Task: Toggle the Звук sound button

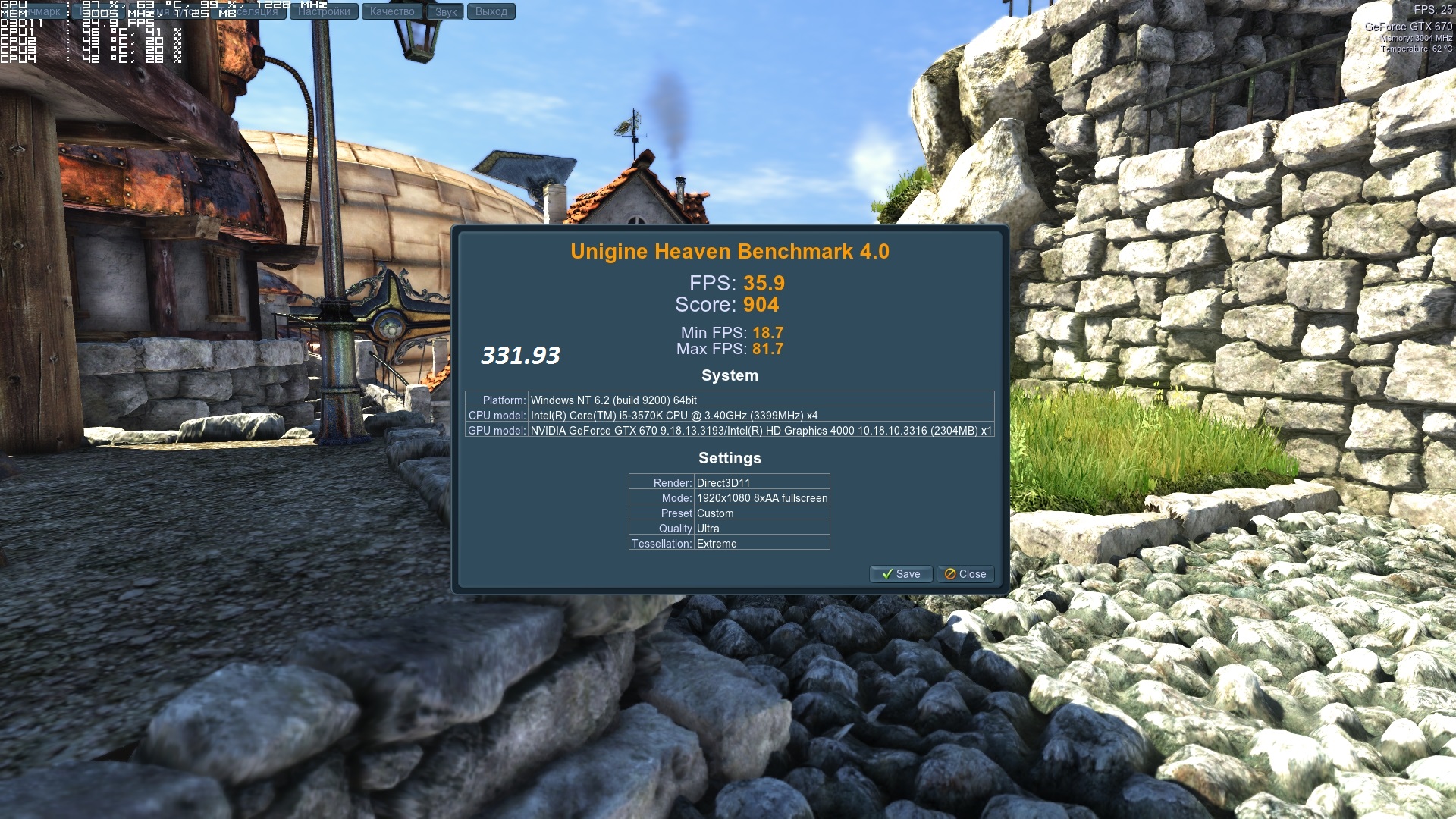Action: click(x=446, y=11)
